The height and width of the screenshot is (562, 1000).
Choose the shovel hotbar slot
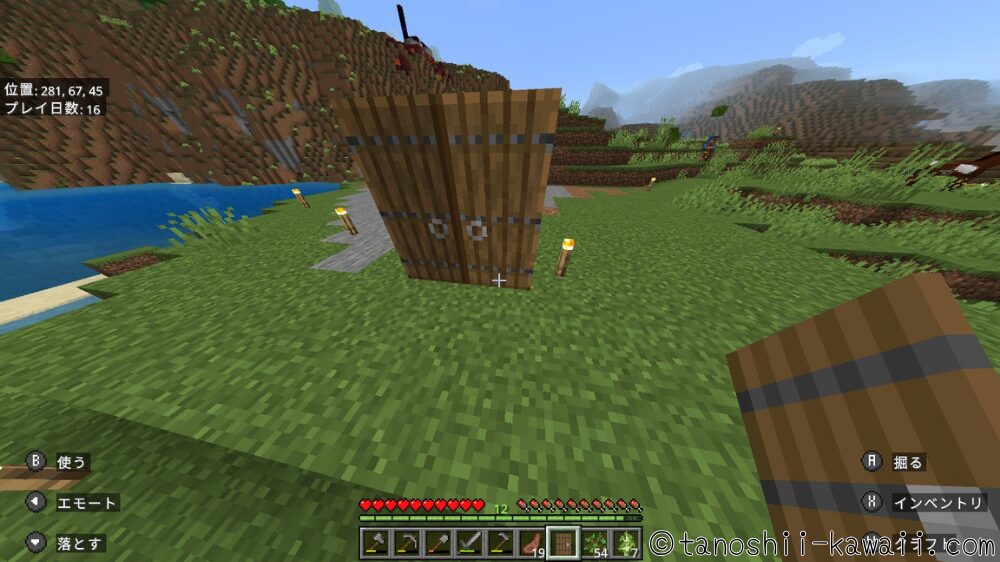[437, 543]
